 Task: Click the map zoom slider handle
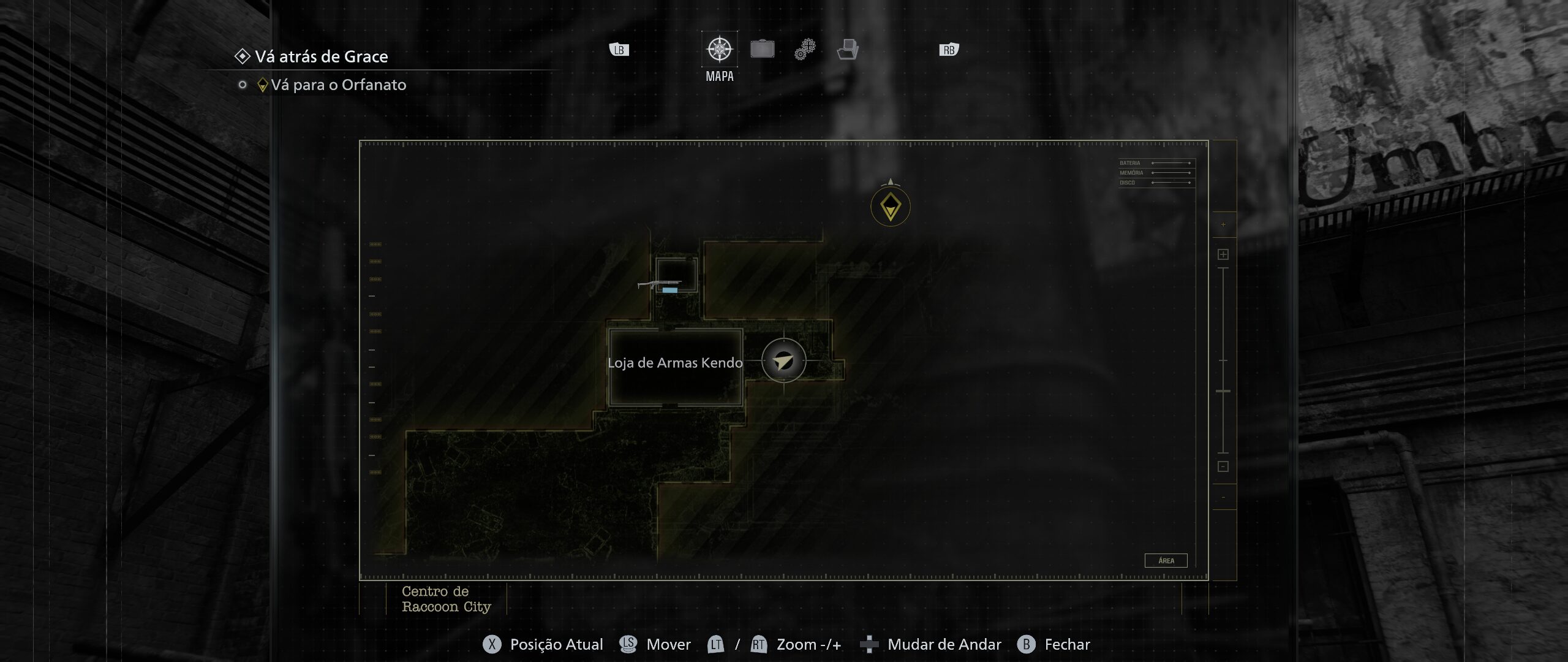pyautogui.click(x=1223, y=390)
